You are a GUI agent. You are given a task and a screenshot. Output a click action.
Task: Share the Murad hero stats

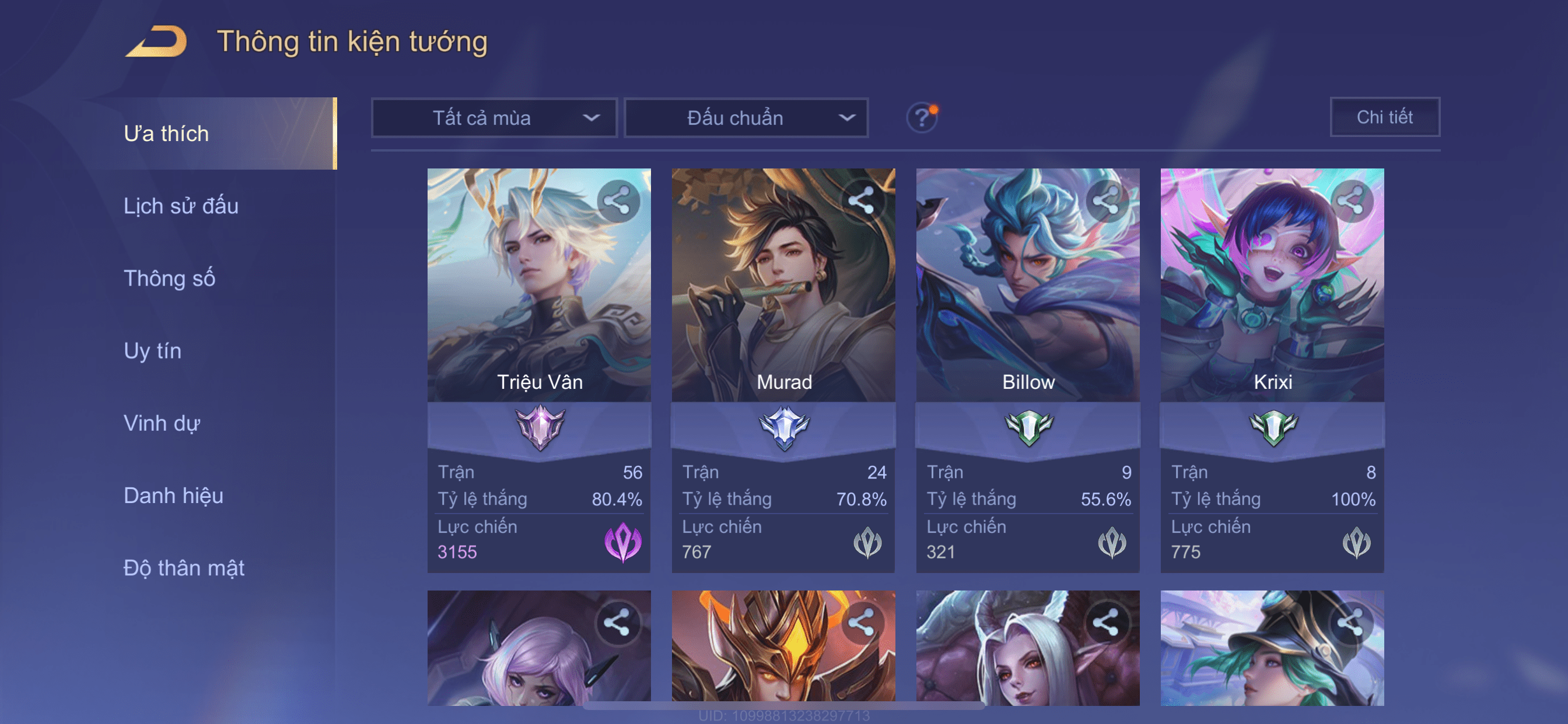[x=862, y=201]
